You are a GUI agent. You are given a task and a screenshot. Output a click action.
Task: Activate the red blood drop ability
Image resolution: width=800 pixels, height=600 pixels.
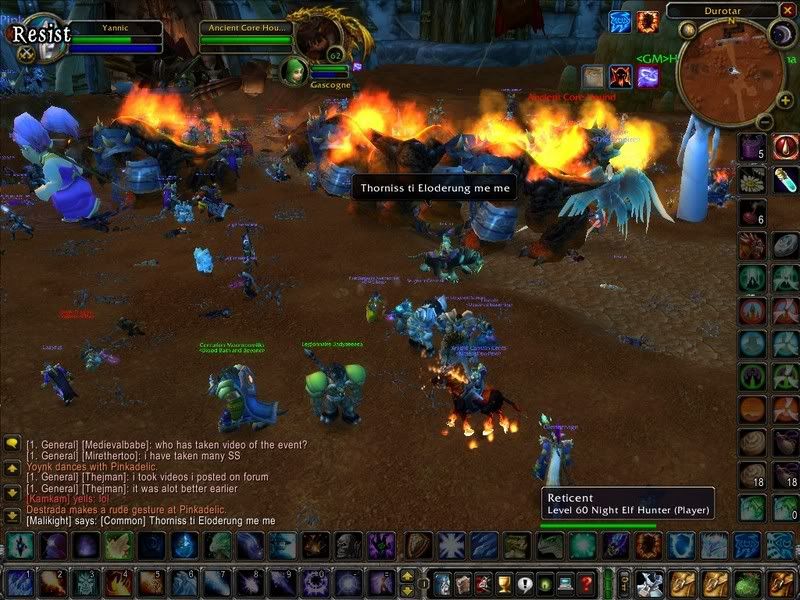click(784, 147)
